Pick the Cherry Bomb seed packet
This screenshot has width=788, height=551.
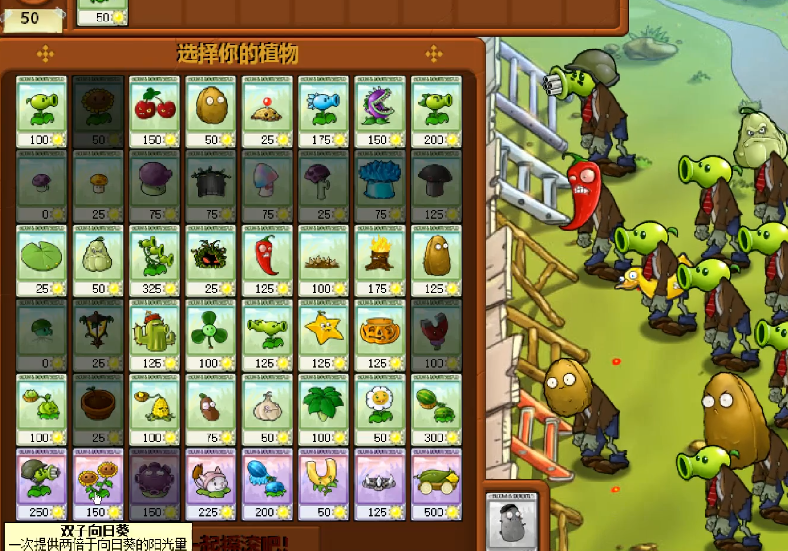click(x=154, y=112)
